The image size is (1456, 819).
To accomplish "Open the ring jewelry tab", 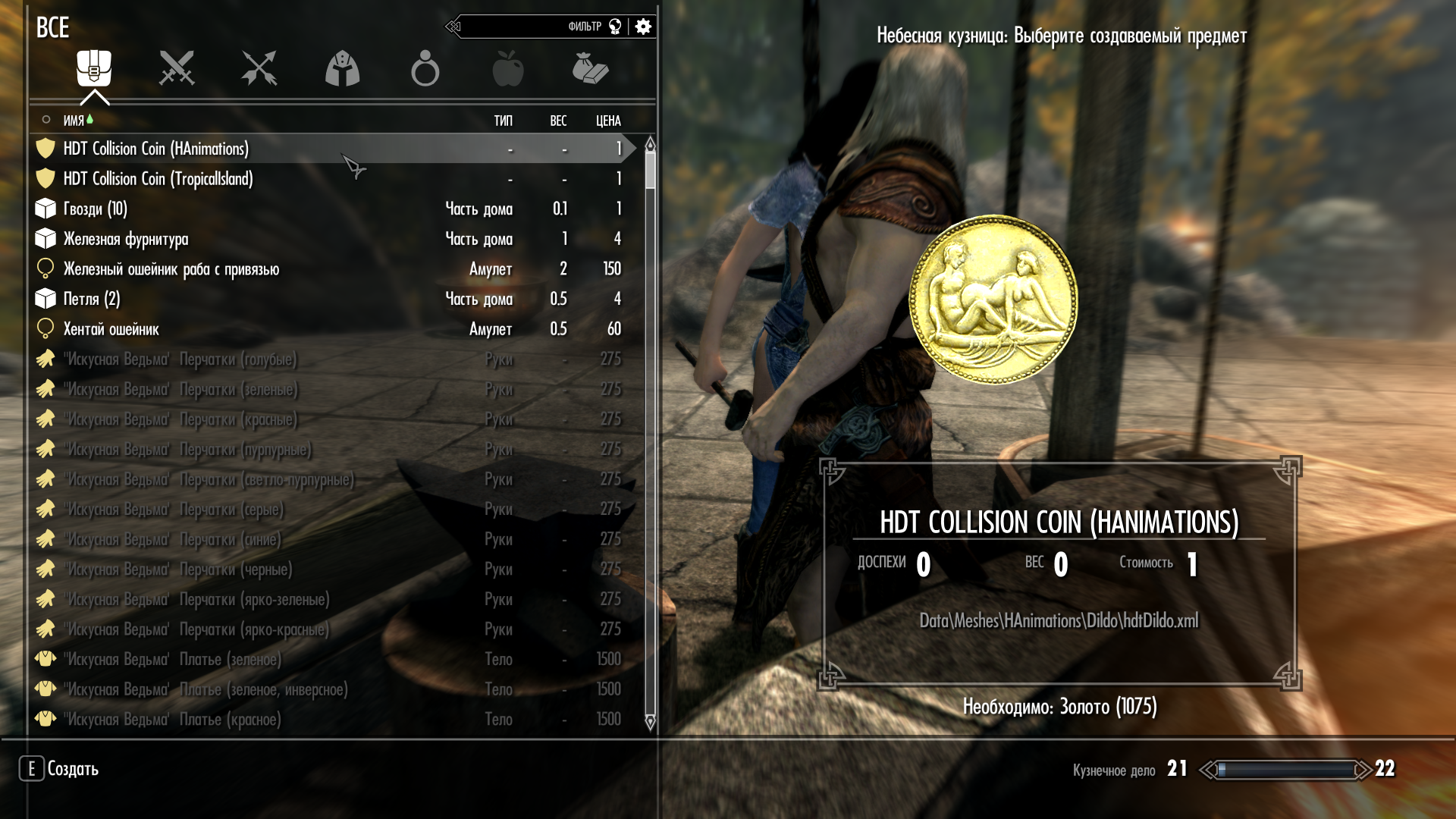I will tap(425, 69).
